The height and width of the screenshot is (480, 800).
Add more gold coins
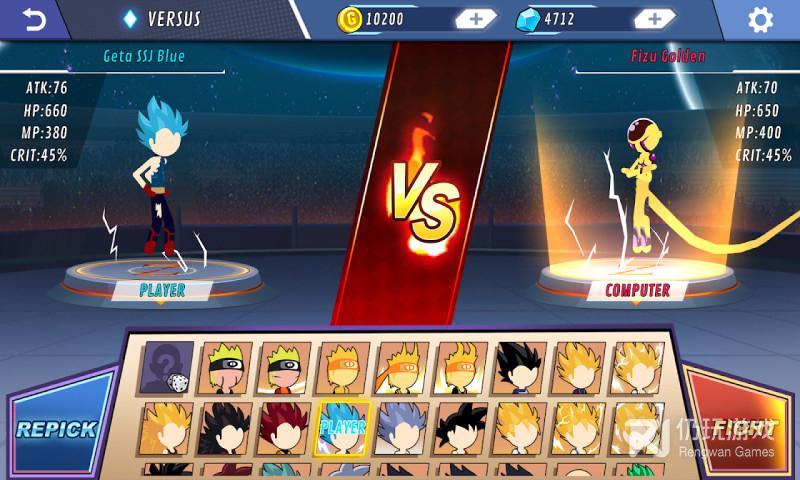coord(476,19)
